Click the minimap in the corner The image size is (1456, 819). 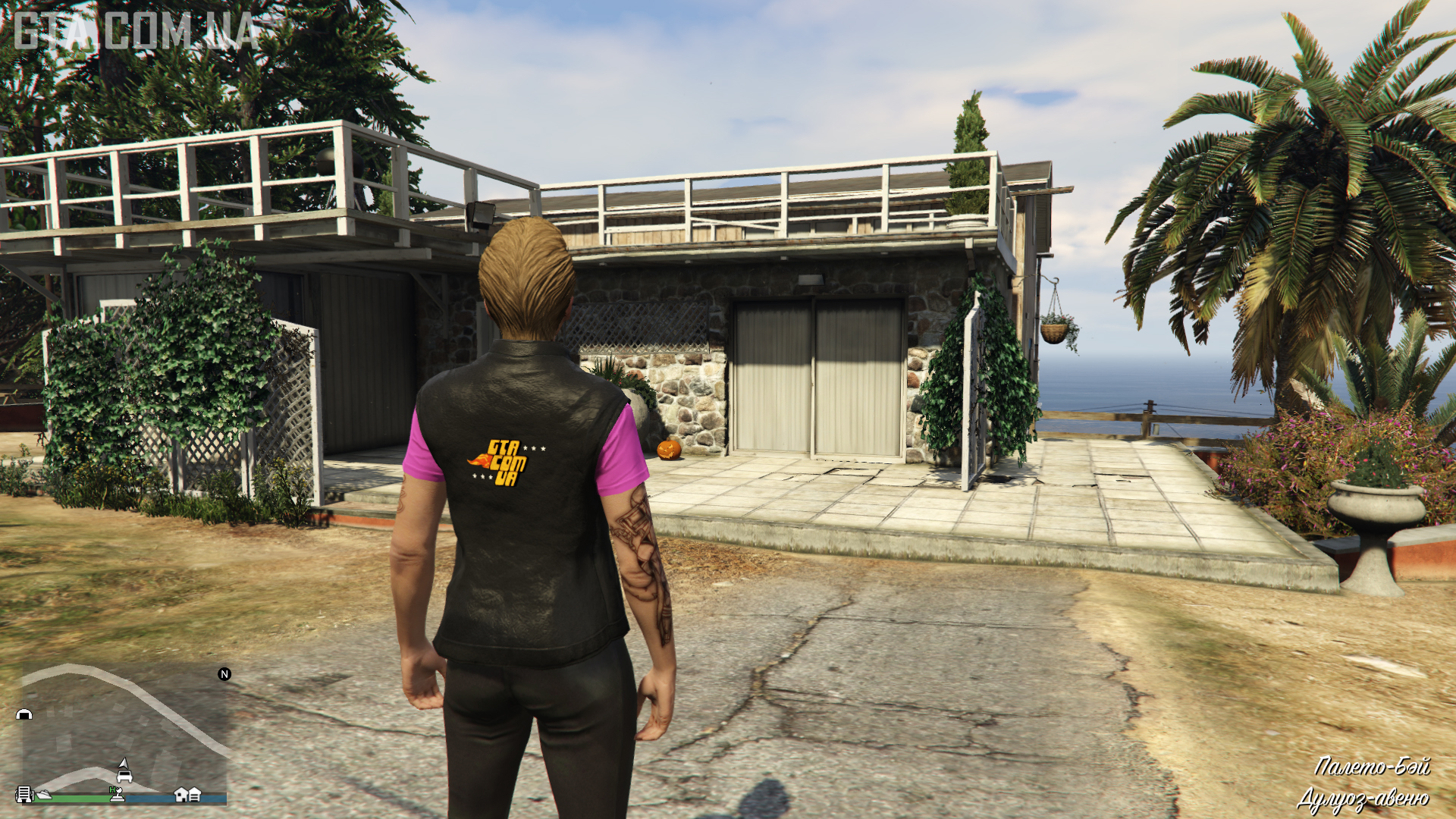pyautogui.click(x=121, y=732)
